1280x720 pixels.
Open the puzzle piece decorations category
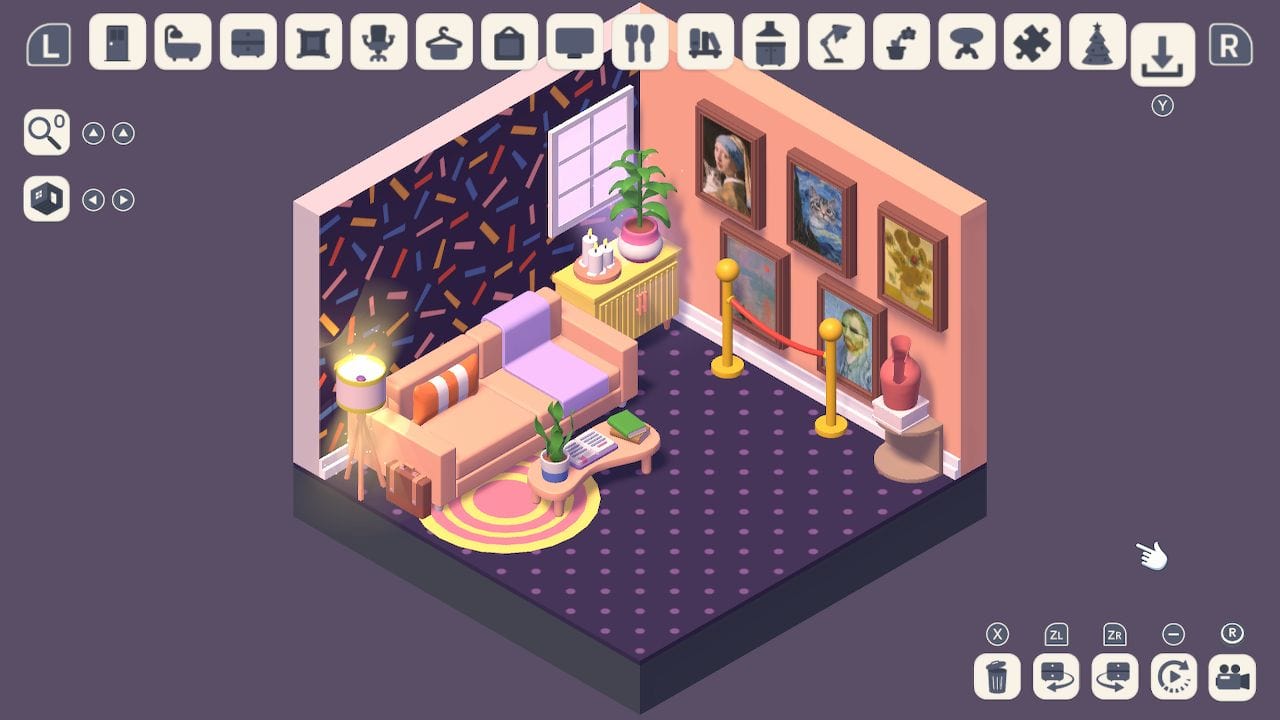point(1032,44)
